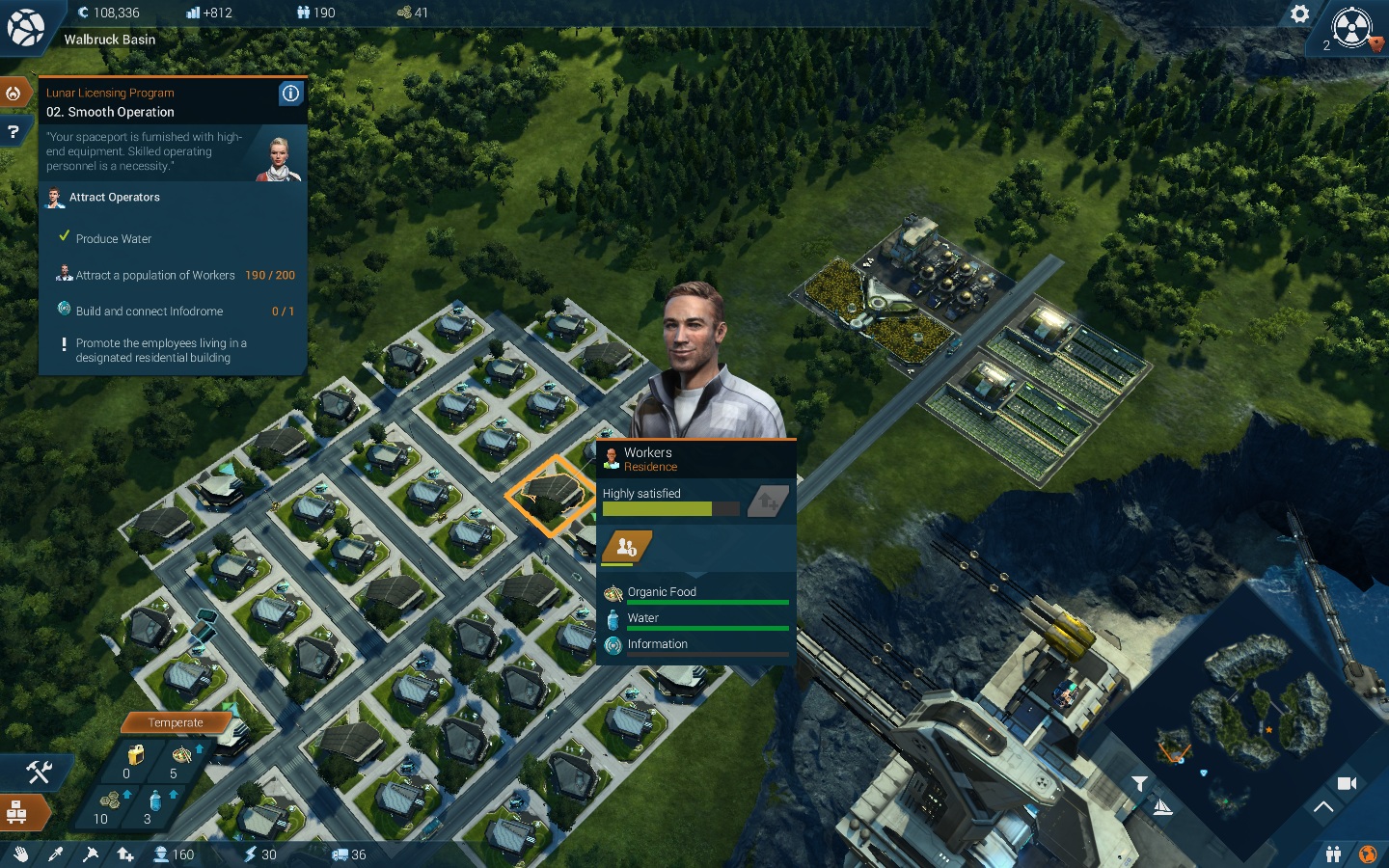Screen dimensions: 1389x868
Task: Select the orange quest log tab
Action: pos(14,94)
